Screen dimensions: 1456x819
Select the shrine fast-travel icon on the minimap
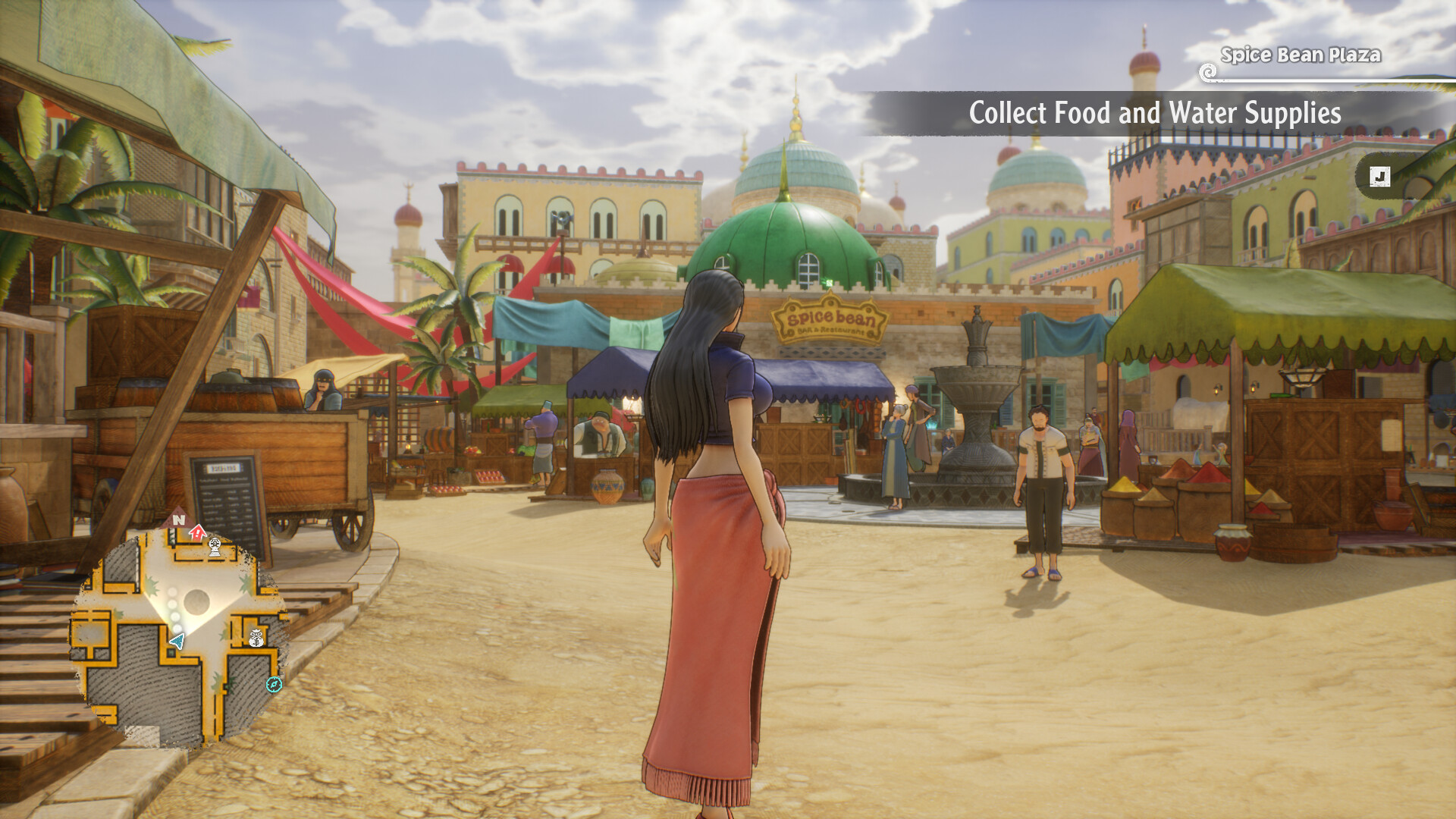pyautogui.click(x=215, y=548)
